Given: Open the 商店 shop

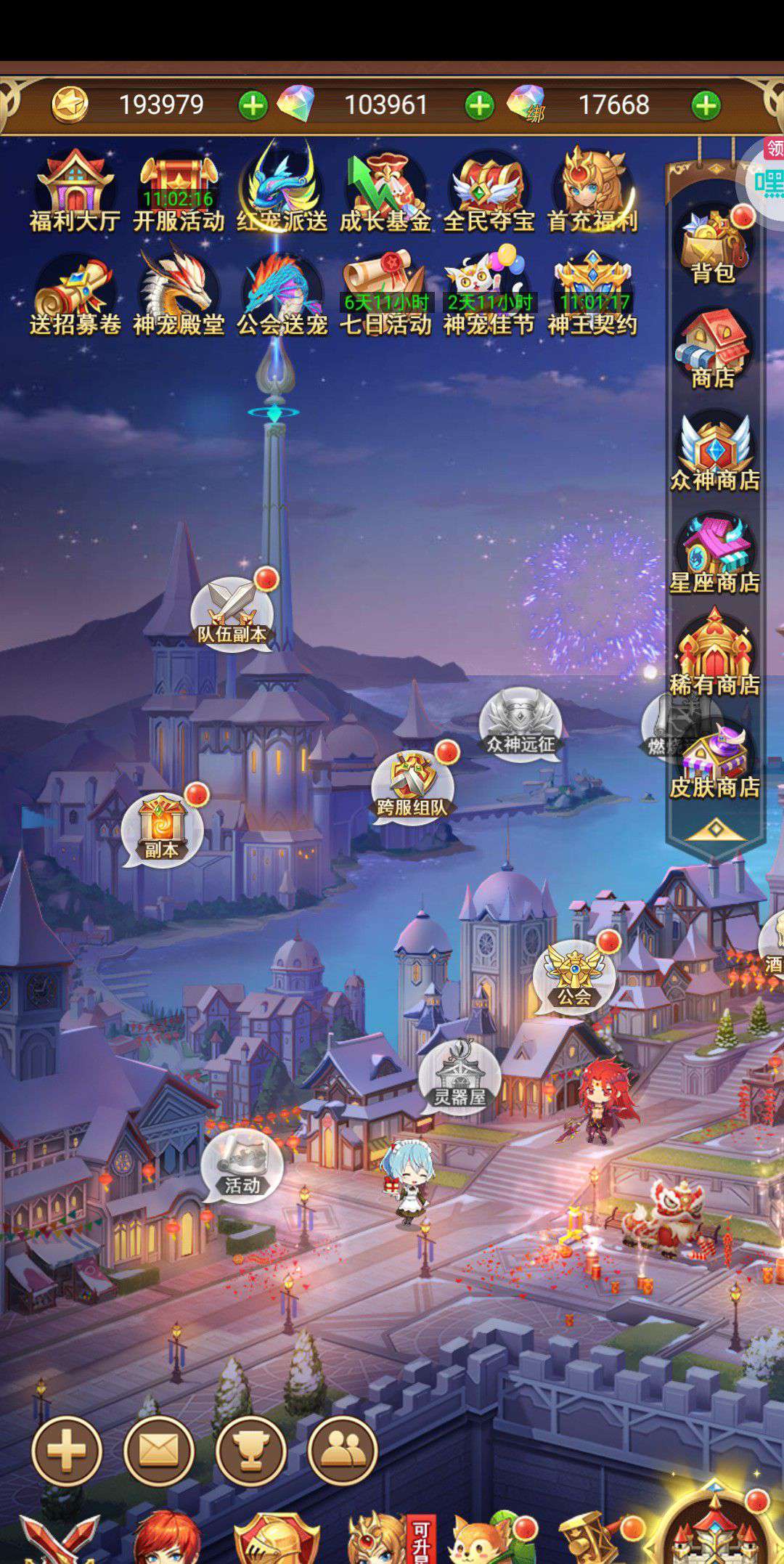Looking at the screenshot, I should (x=714, y=349).
